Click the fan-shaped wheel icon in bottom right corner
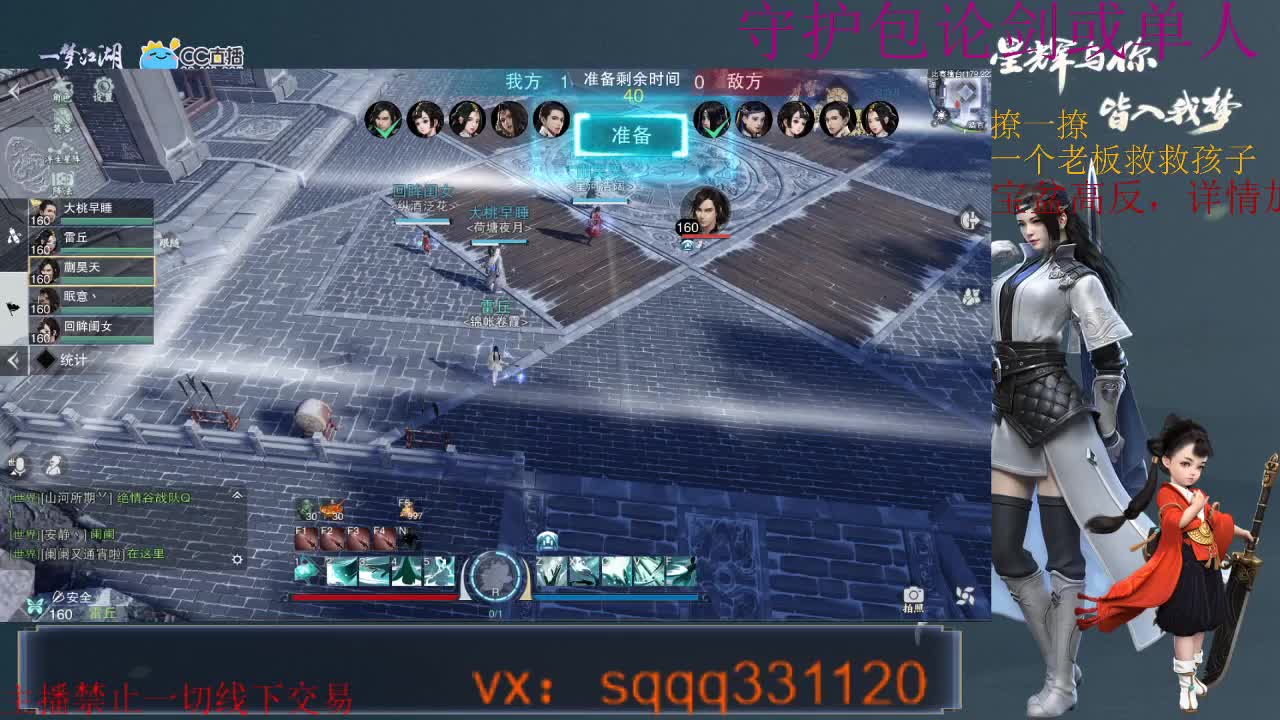 (966, 596)
